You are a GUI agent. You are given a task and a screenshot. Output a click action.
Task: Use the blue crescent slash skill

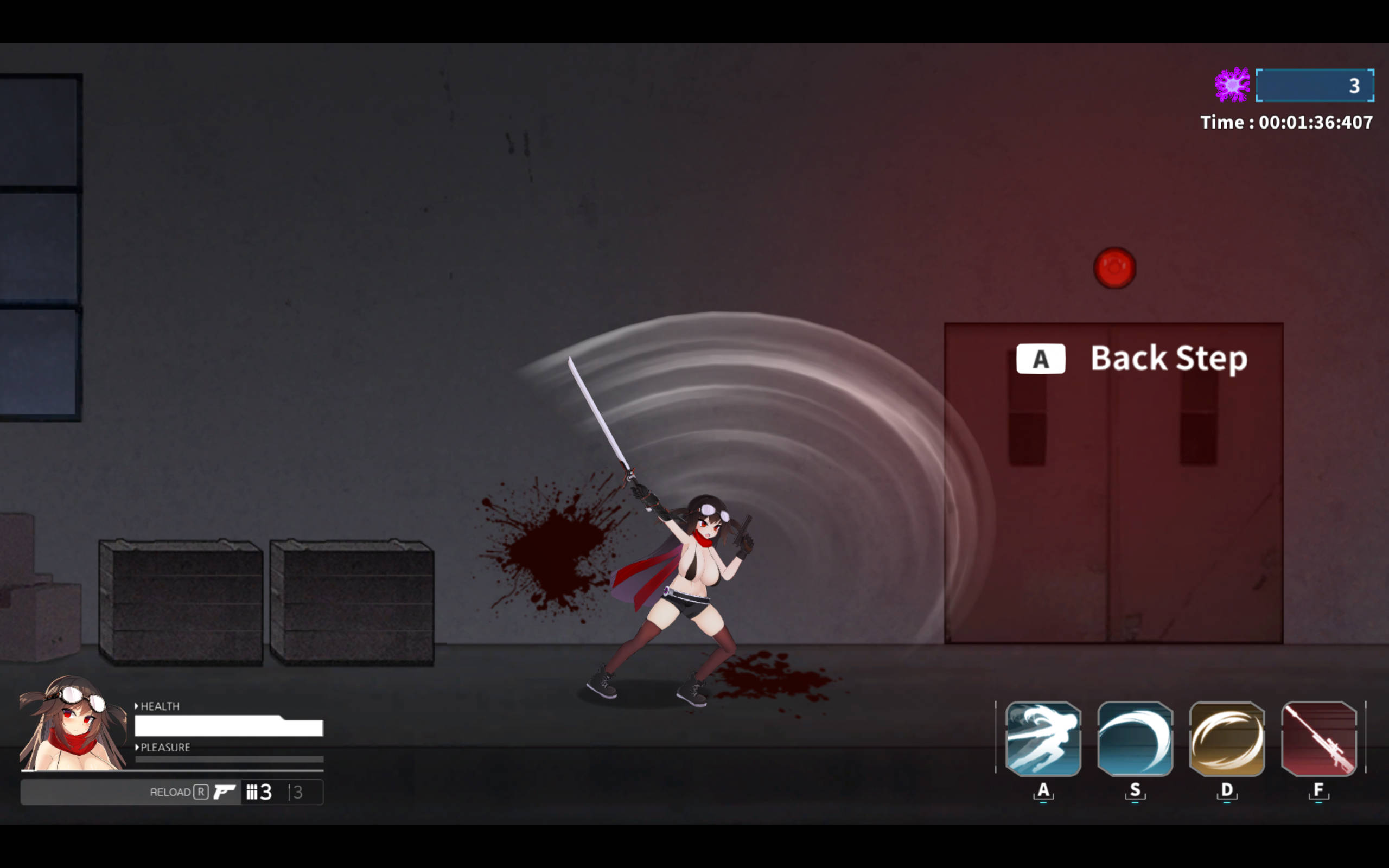(x=1135, y=738)
